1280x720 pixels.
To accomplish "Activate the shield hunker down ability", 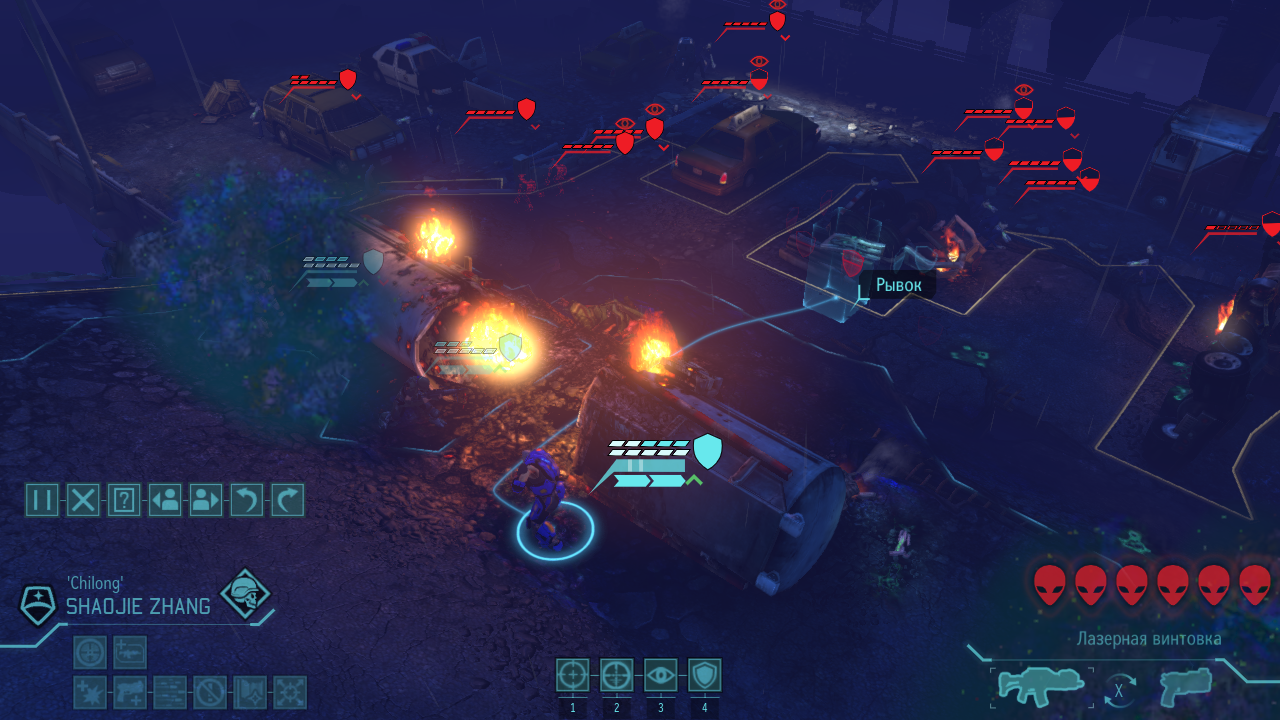I will click(704, 676).
